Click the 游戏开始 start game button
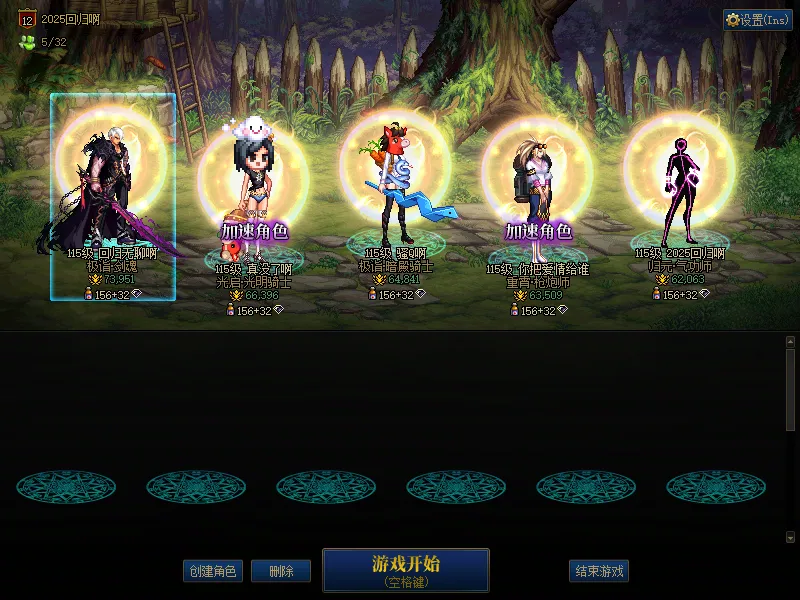The height and width of the screenshot is (600, 800). 405,569
